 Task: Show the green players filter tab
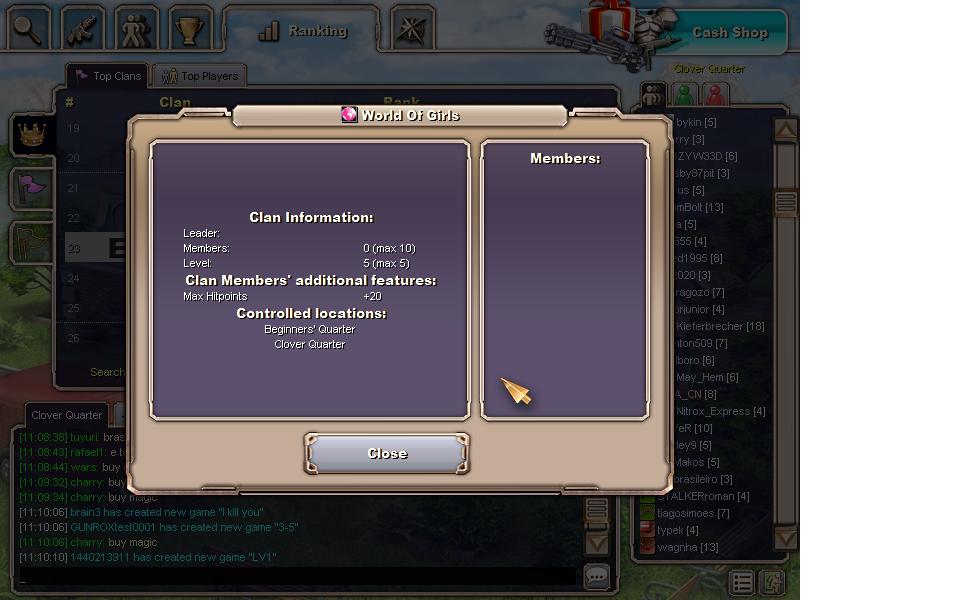pyautogui.click(x=685, y=95)
